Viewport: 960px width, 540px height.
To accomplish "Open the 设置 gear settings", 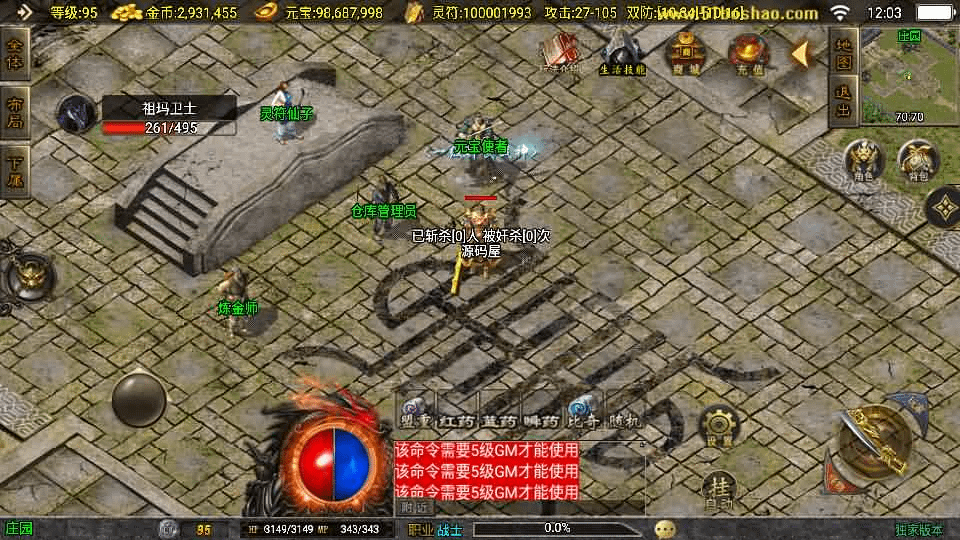I will (718, 427).
